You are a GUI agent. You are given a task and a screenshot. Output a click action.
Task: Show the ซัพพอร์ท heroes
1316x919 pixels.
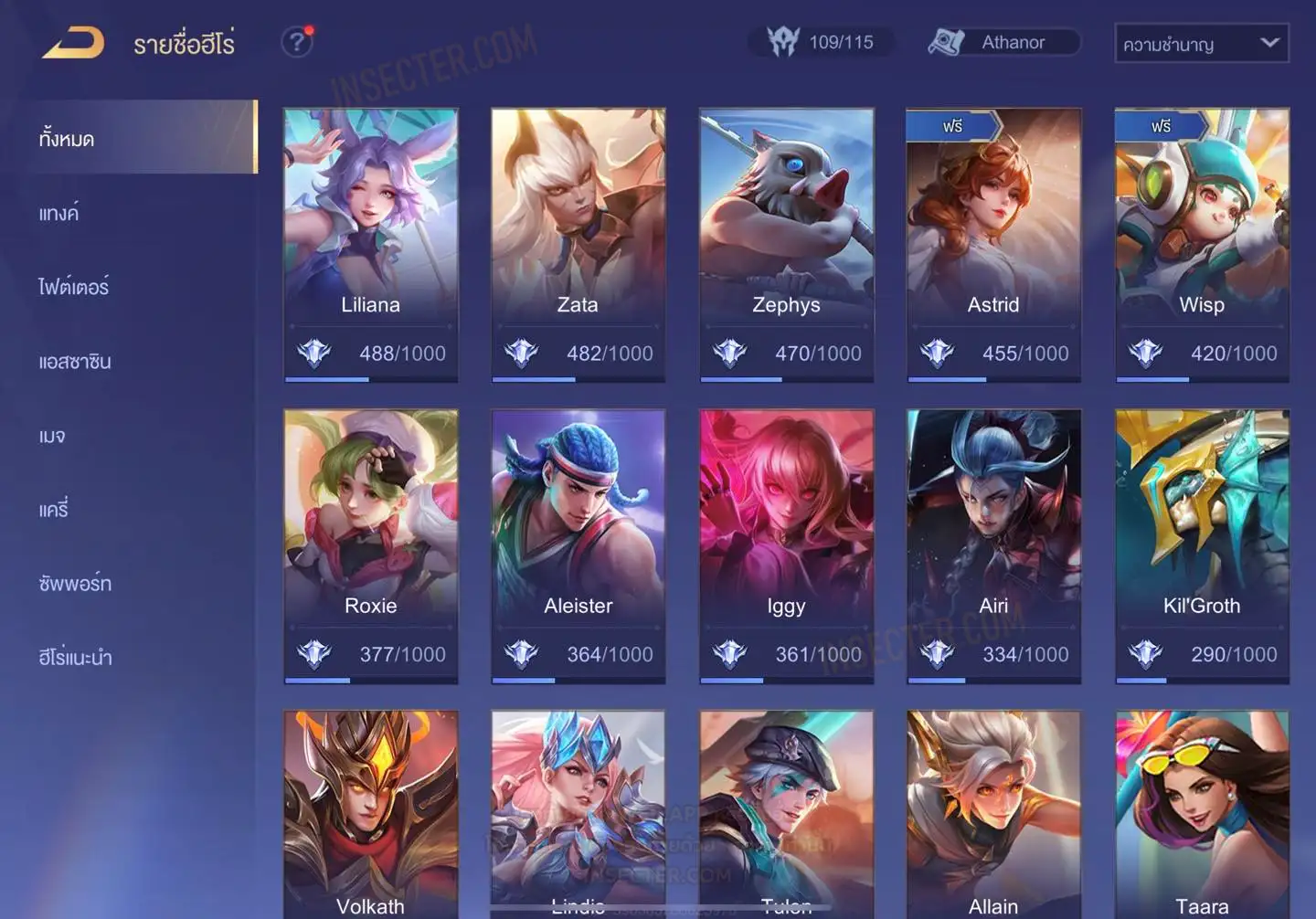[75, 584]
